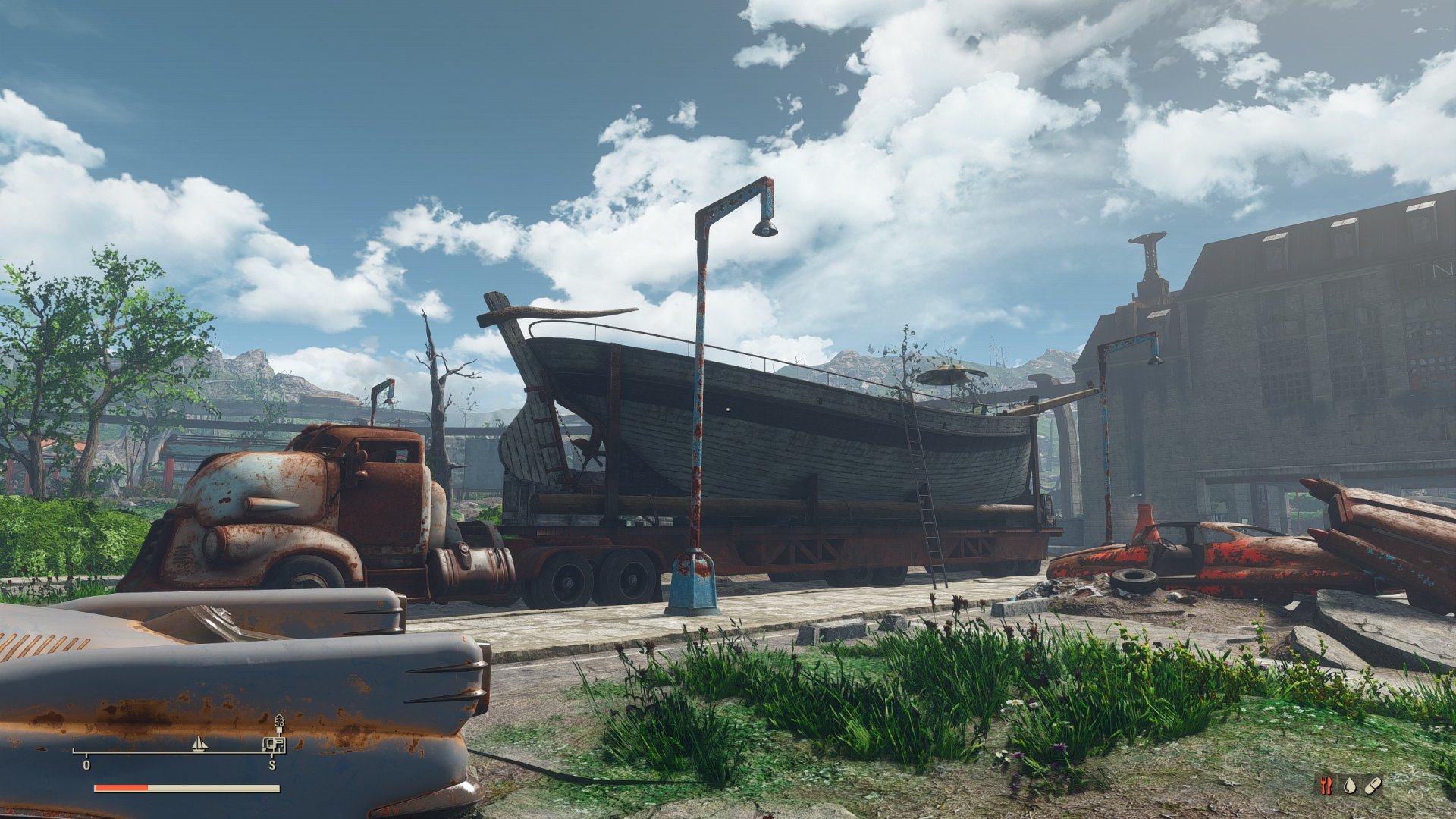Click the black tire beside the red car
The width and height of the screenshot is (1456, 819).
pos(1134,582)
